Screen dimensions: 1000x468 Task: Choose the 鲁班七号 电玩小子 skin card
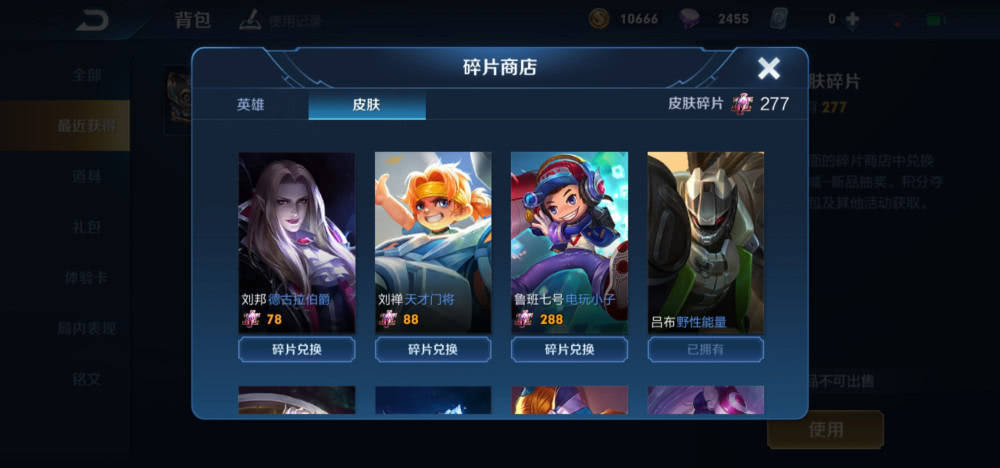[569, 240]
